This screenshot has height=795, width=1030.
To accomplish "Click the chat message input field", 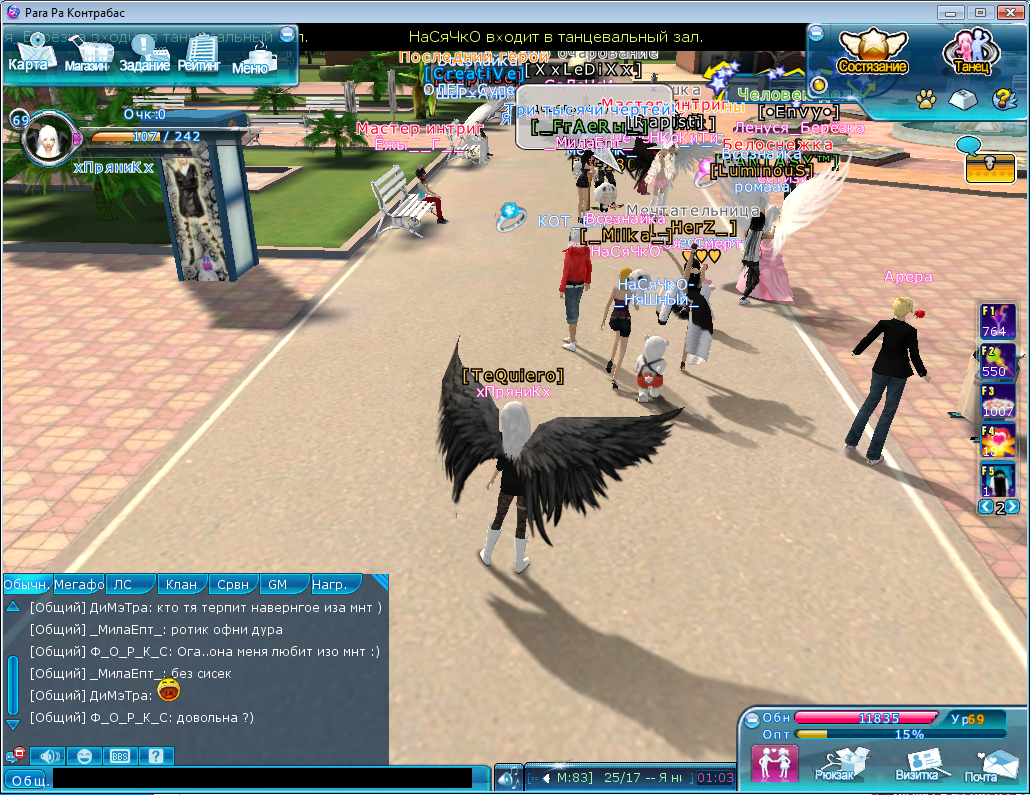I will click(262, 778).
